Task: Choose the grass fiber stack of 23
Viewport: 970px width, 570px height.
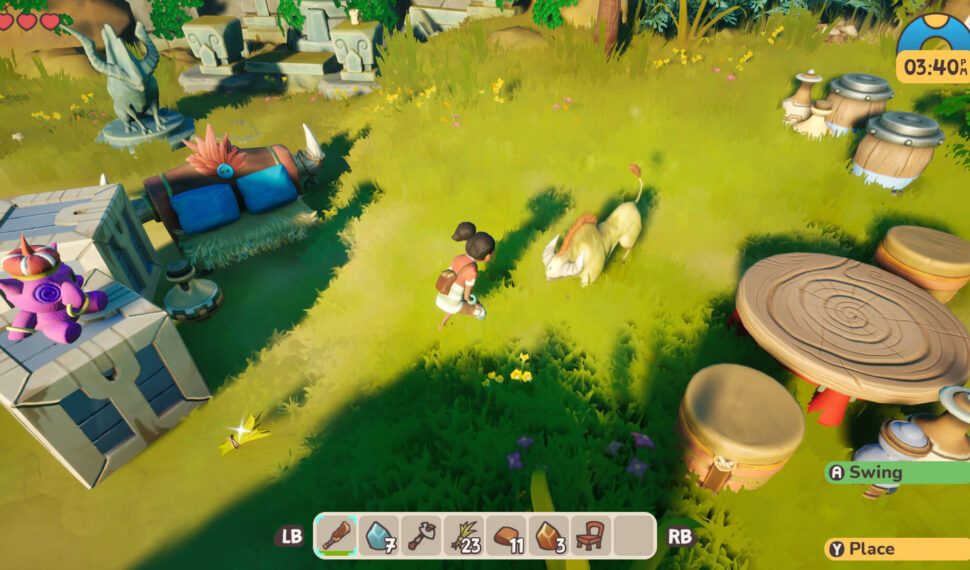Action: tap(465, 535)
